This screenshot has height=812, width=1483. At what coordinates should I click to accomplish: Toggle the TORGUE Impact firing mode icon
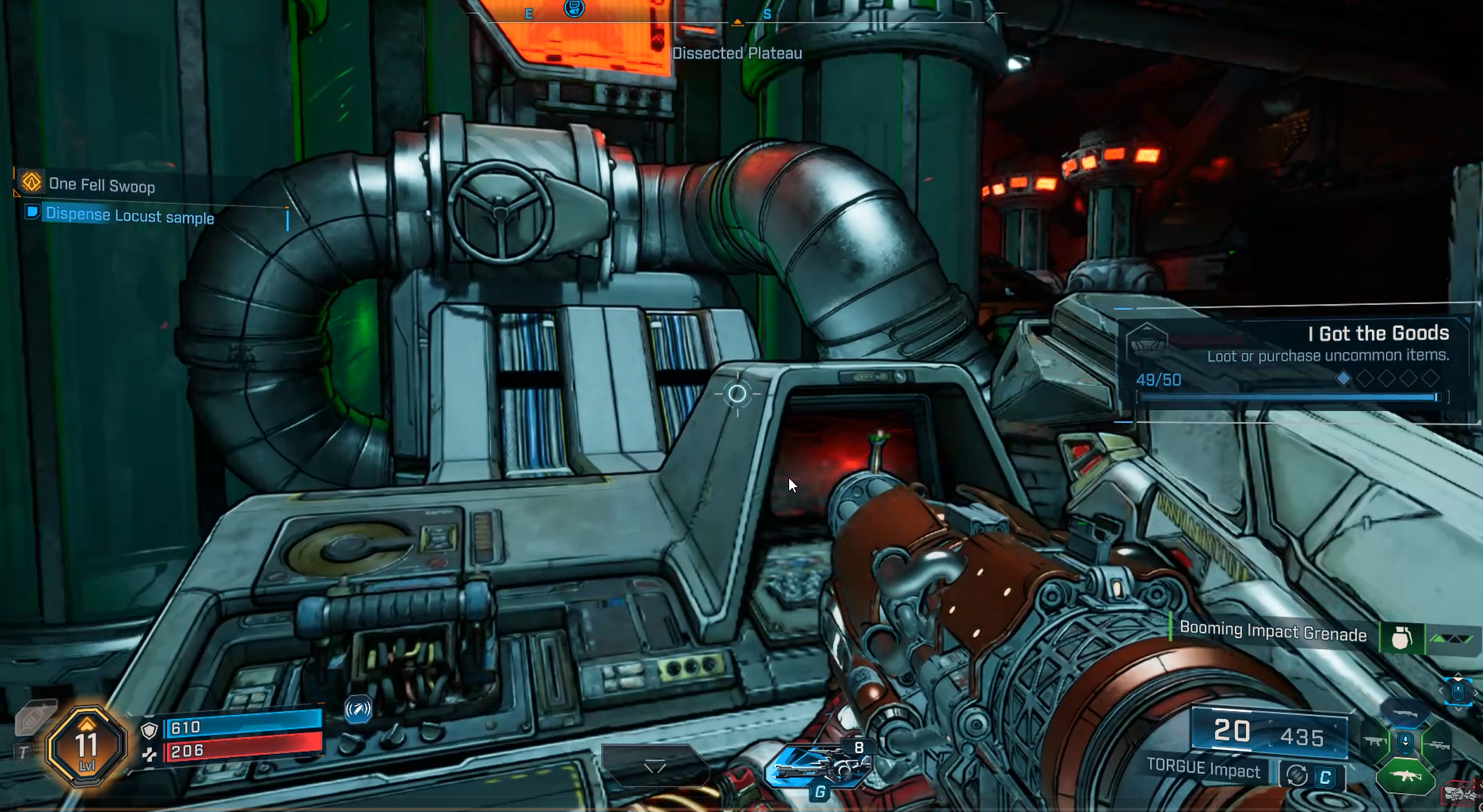pos(1296,776)
